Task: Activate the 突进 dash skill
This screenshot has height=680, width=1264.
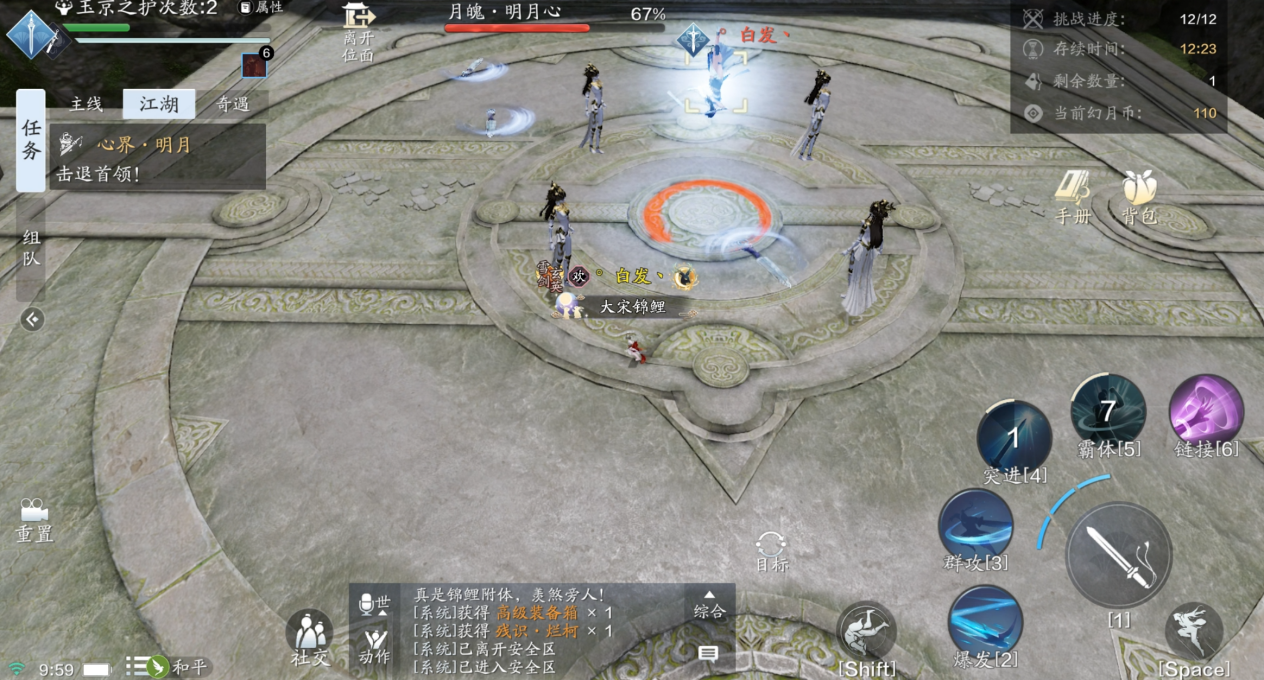Action: [1014, 437]
